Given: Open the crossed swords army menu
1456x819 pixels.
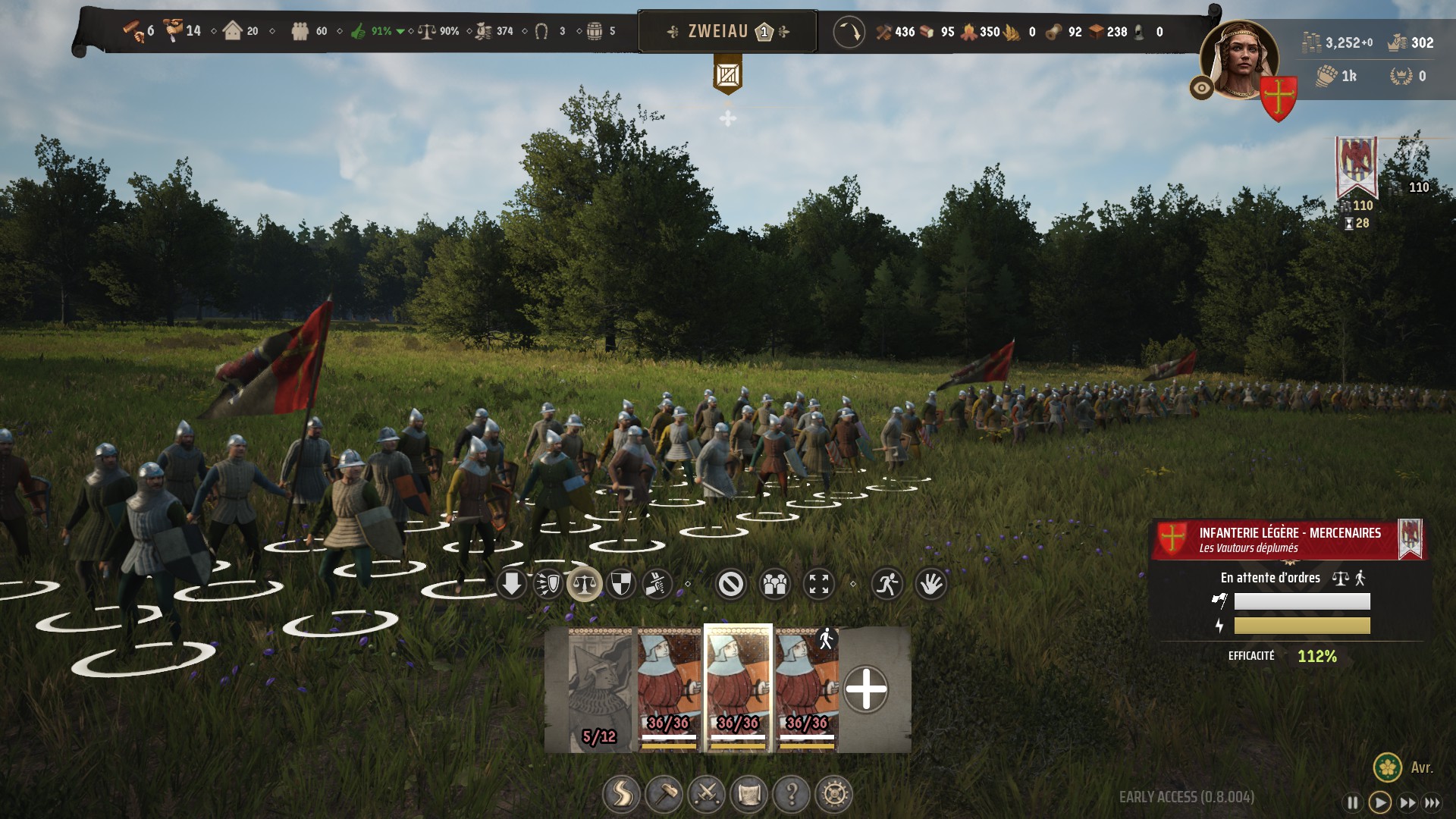Looking at the screenshot, I should (706, 794).
